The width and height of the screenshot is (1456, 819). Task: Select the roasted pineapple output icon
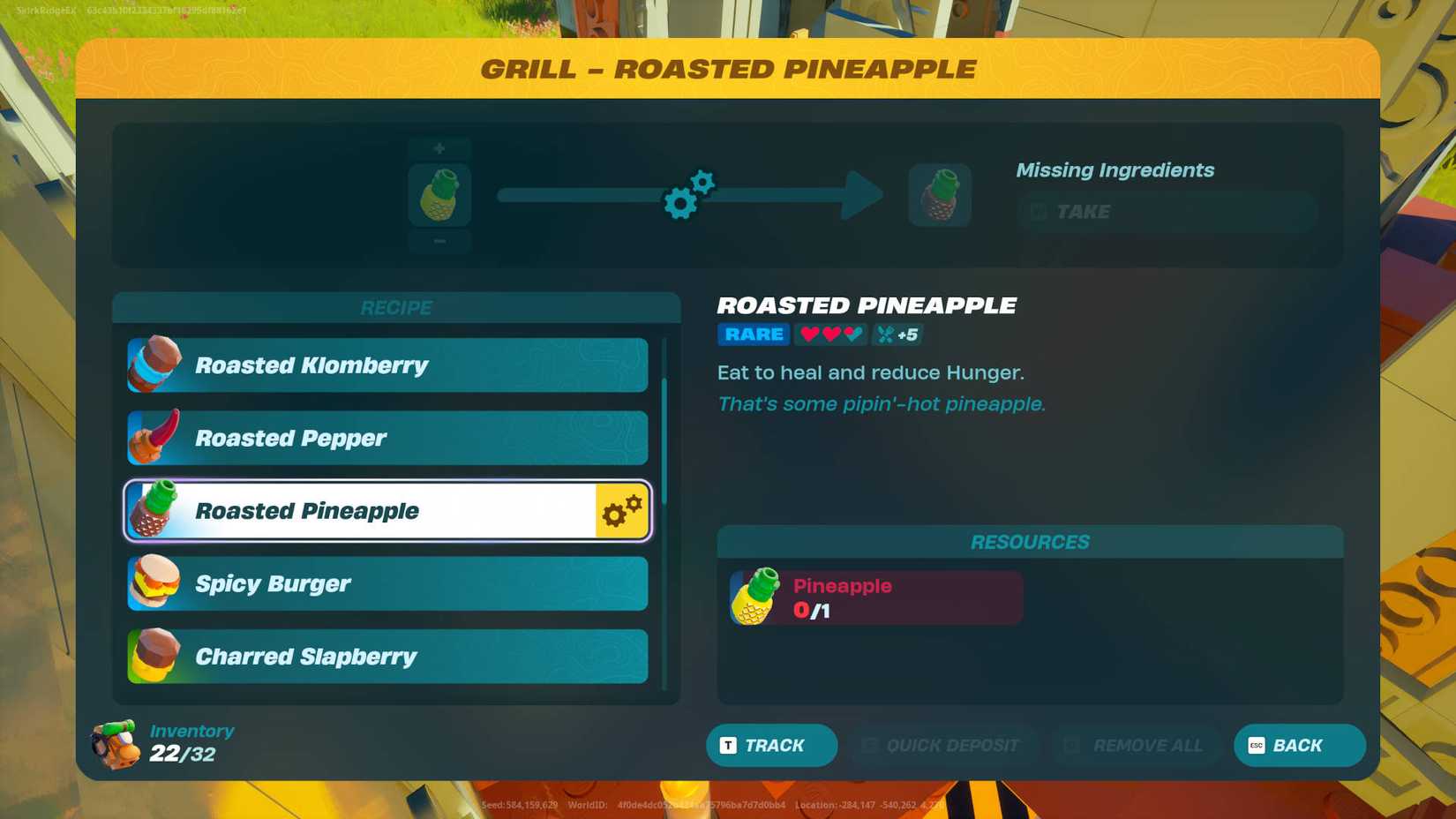tap(940, 195)
